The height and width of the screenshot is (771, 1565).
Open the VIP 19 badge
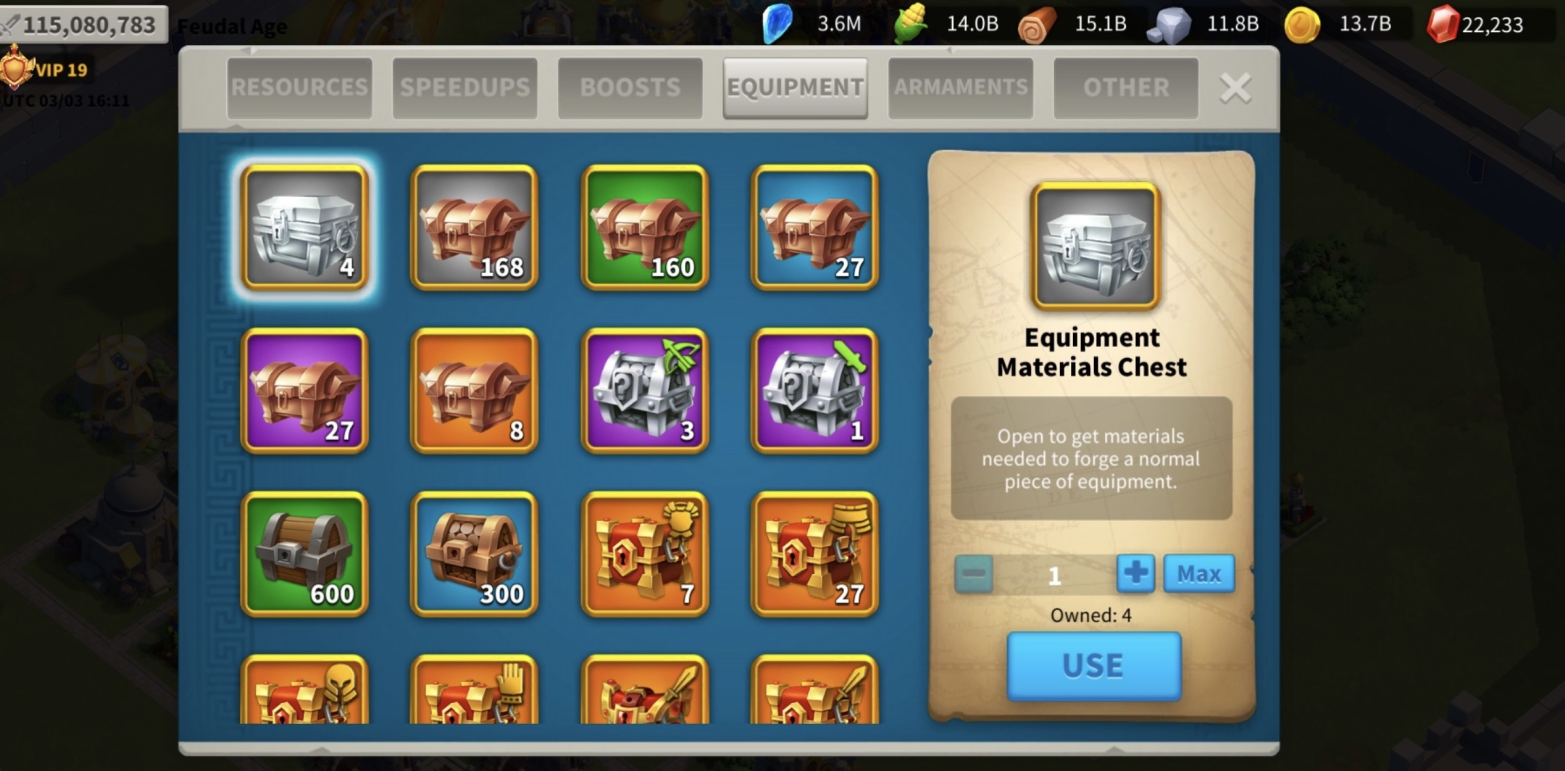coord(48,70)
